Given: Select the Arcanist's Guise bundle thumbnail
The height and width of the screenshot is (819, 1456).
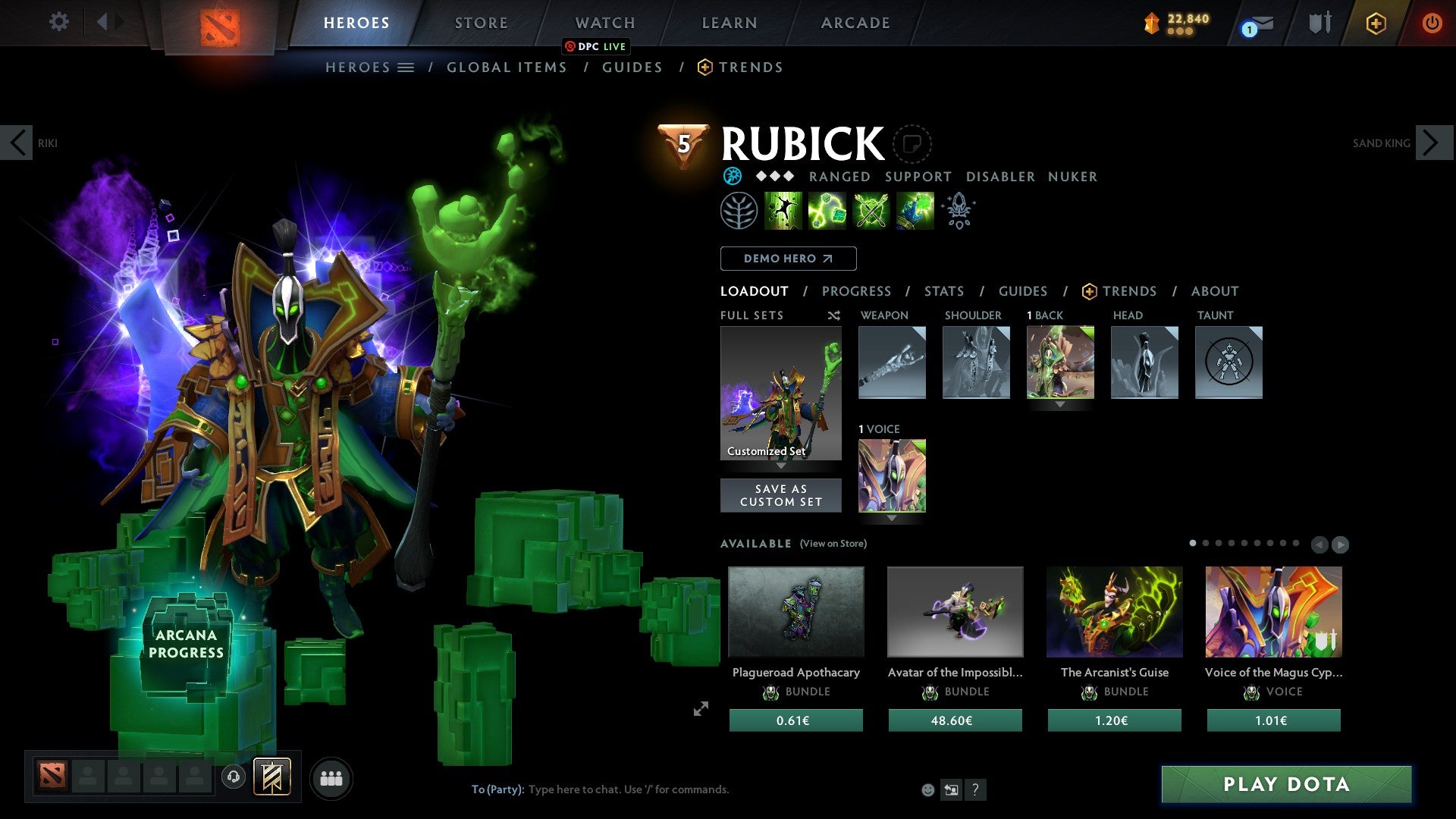Looking at the screenshot, I should tap(1114, 611).
